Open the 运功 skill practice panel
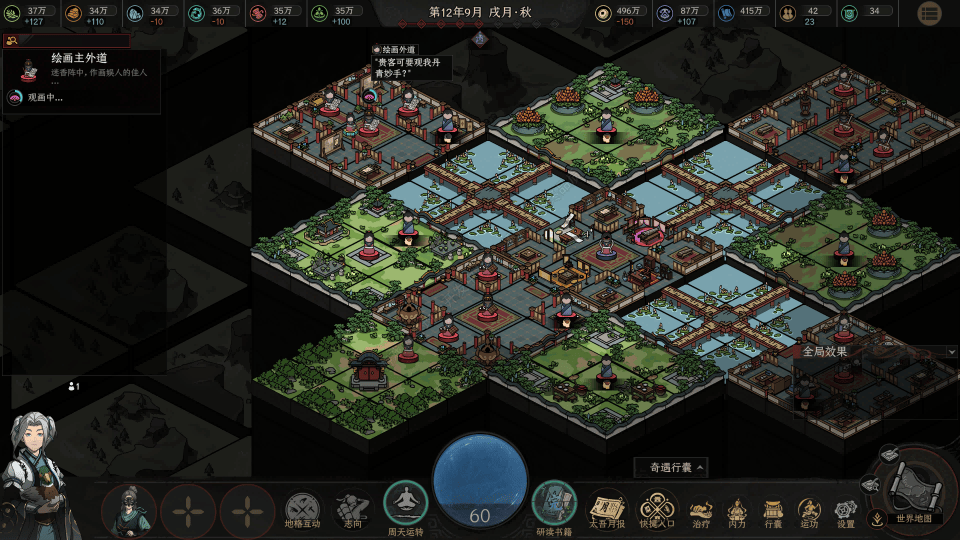The image size is (960, 540). (x=809, y=510)
